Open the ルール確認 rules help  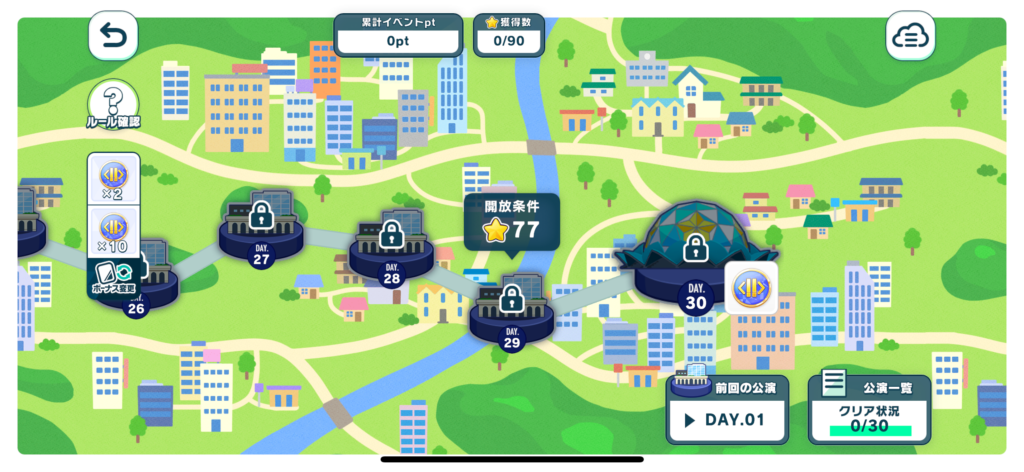pos(113,105)
